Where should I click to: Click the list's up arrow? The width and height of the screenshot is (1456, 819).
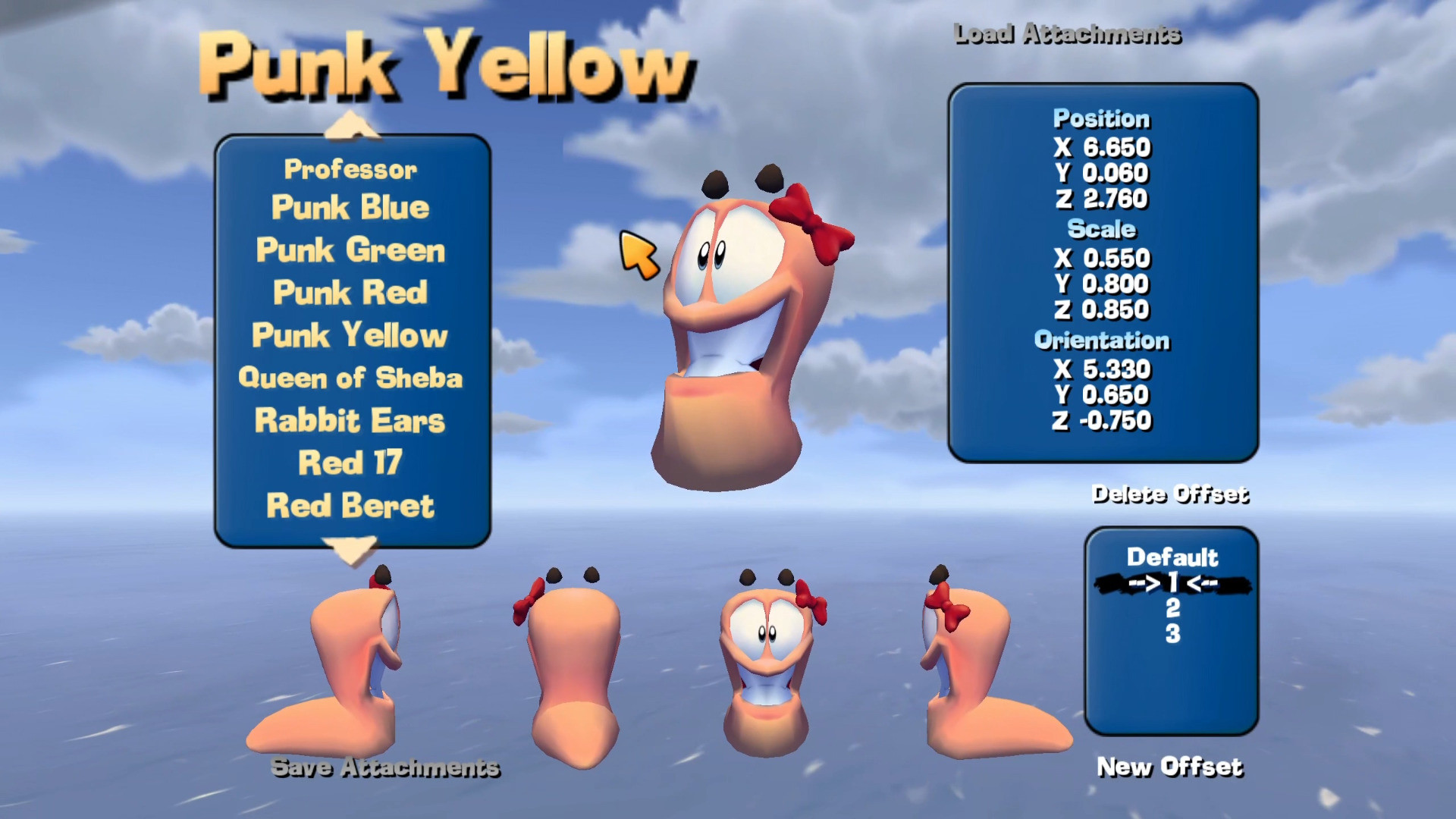(x=350, y=125)
